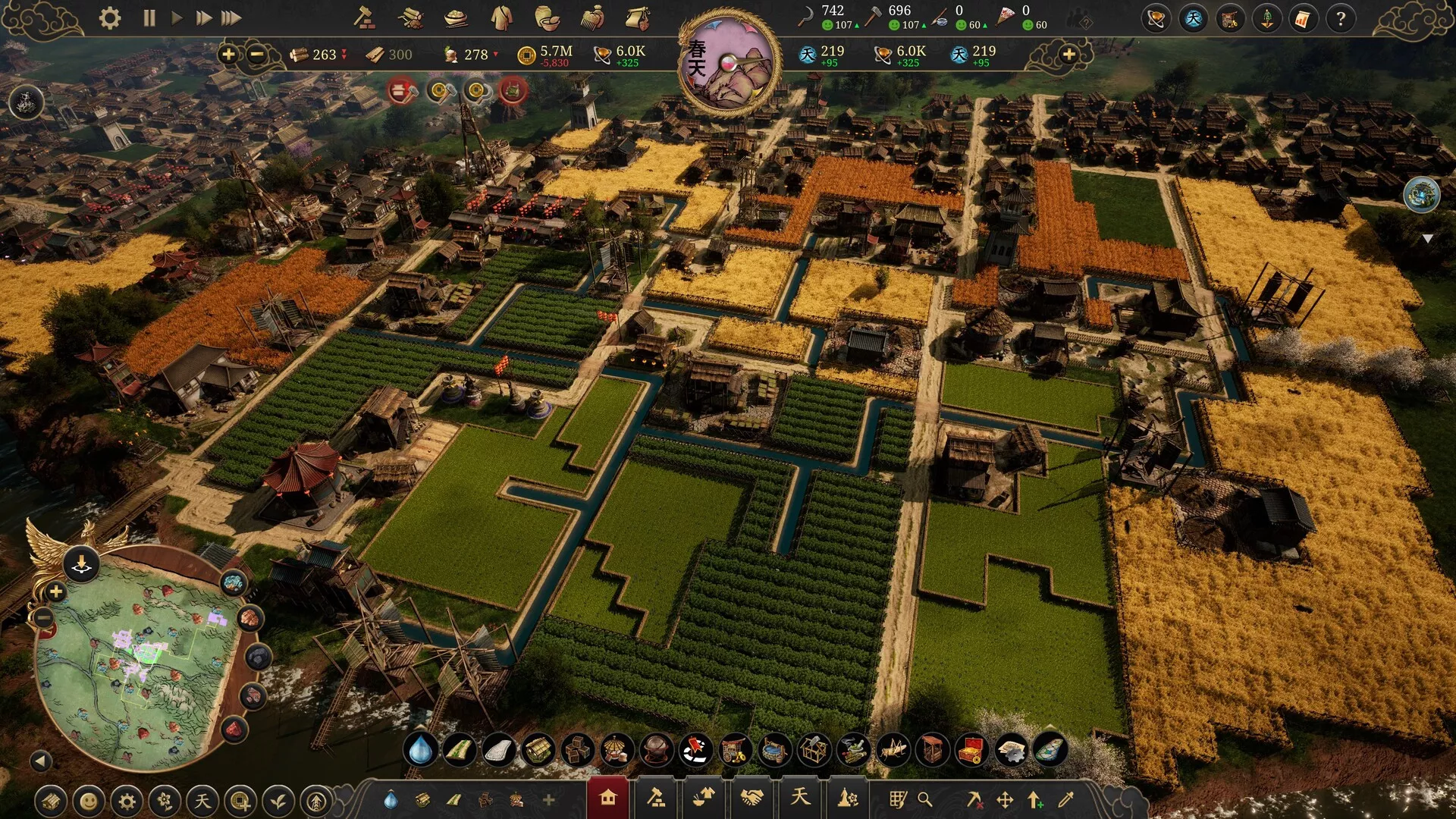Select the four-arrow move tool

click(x=1005, y=799)
